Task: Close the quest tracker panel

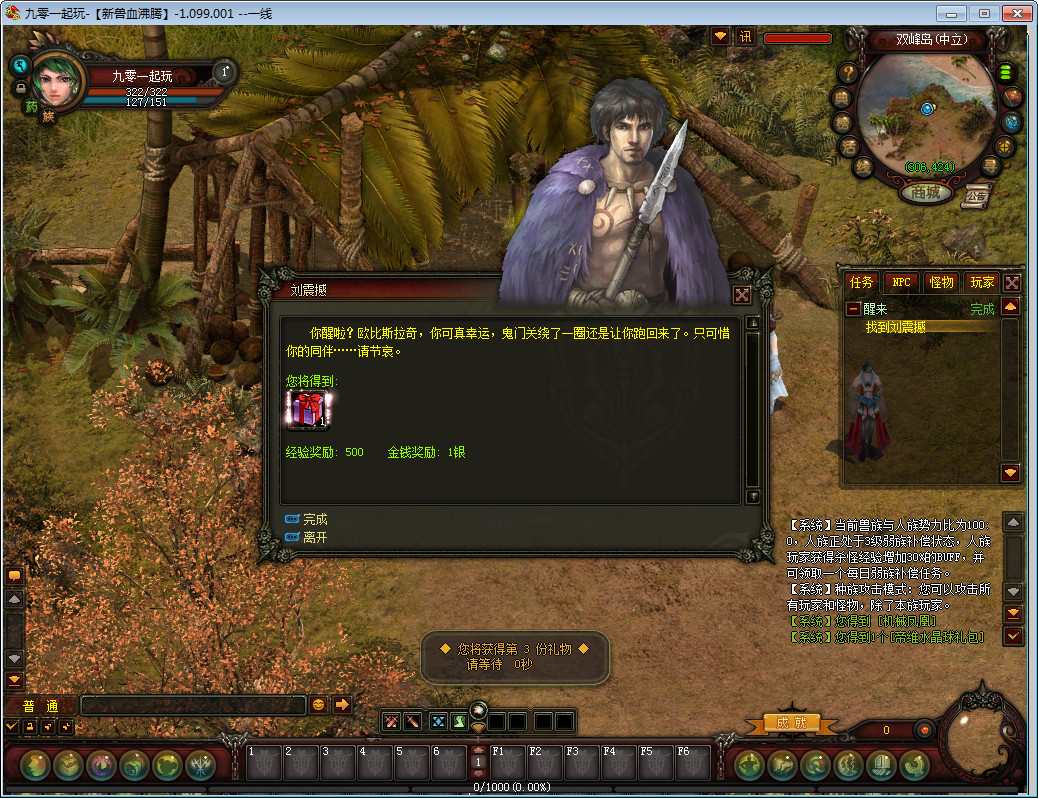Action: pyautogui.click(x=1012, y=283)
